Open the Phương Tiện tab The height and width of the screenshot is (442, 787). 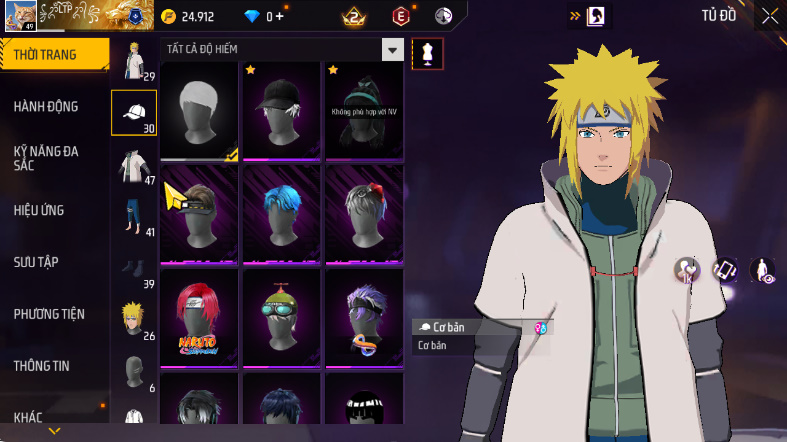(x=49, y=314)
